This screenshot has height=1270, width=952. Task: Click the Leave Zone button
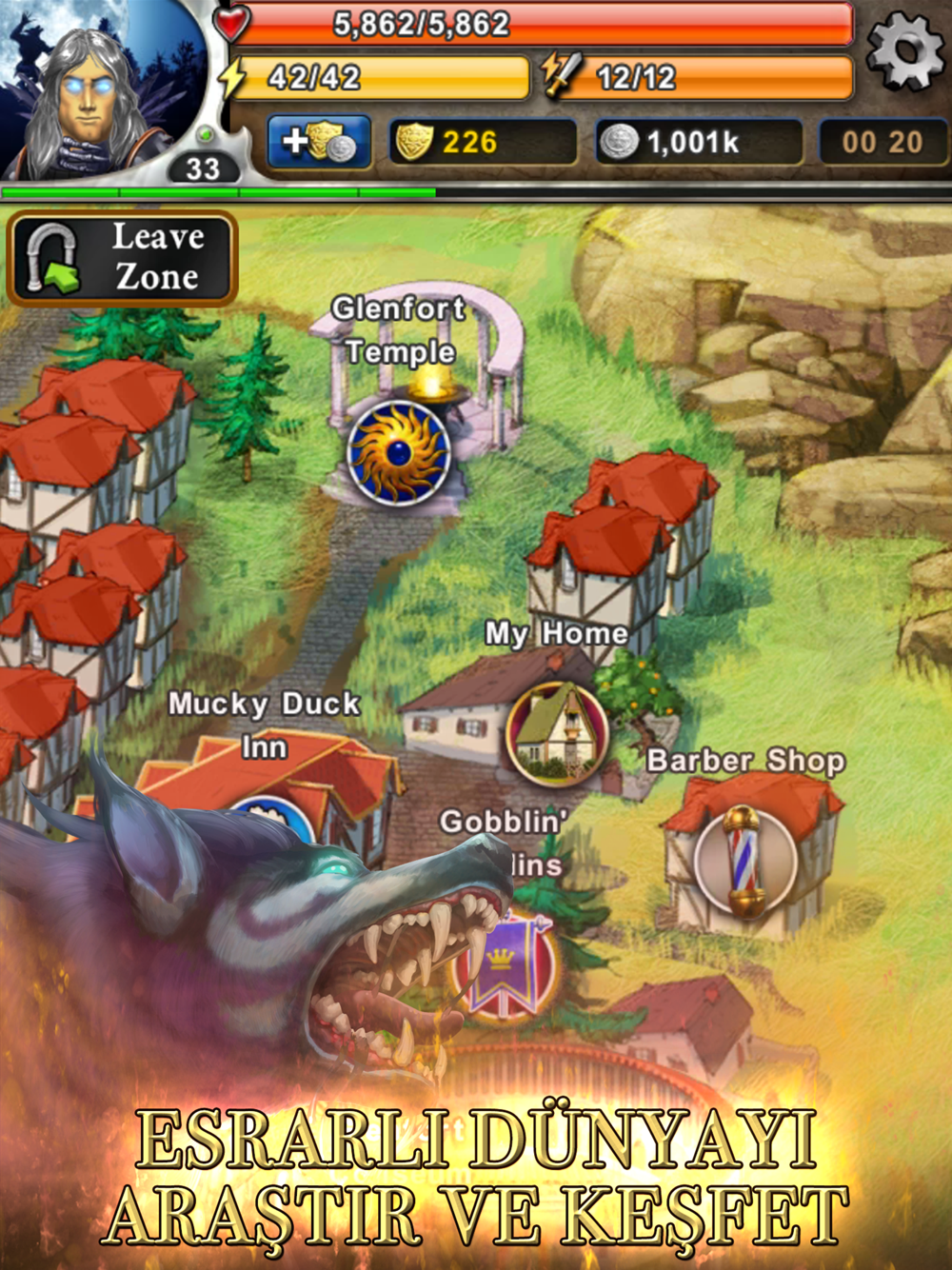pos(122,258)
